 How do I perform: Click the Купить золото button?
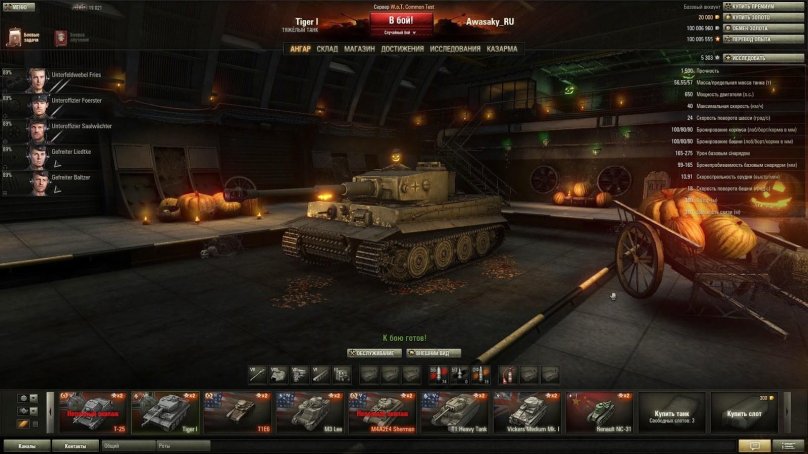tap(750, 17)
